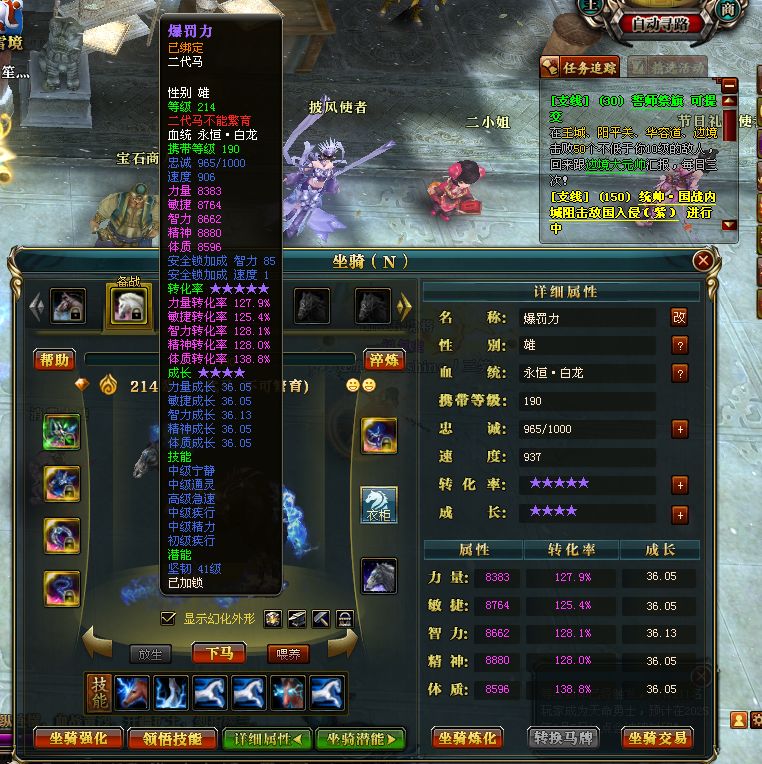Feed the mount with 喂养
The image size is (762, 764).
288,654
